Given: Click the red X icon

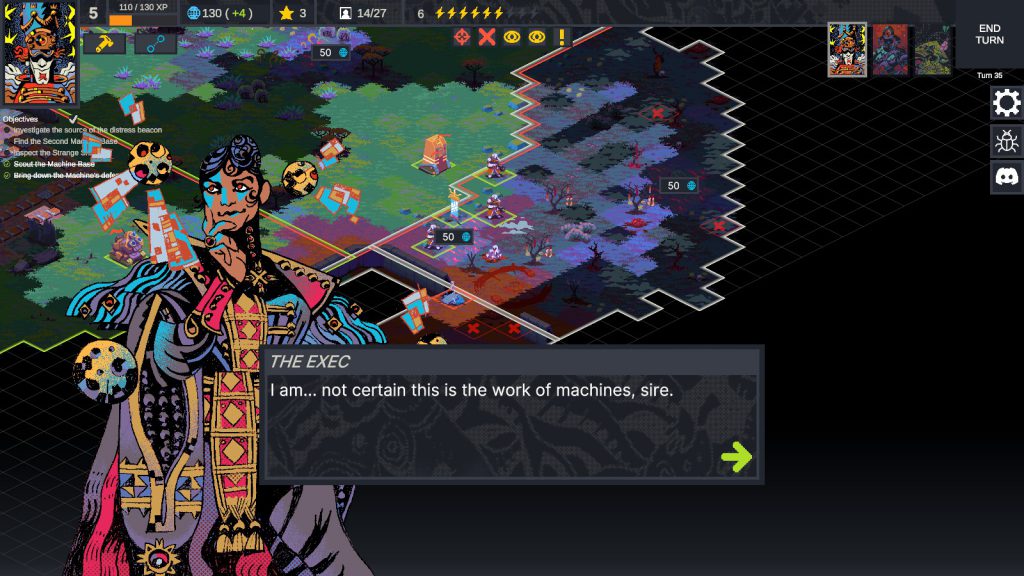Looking at the screenshot, I should pyautogui.click(x=487, y=37).
